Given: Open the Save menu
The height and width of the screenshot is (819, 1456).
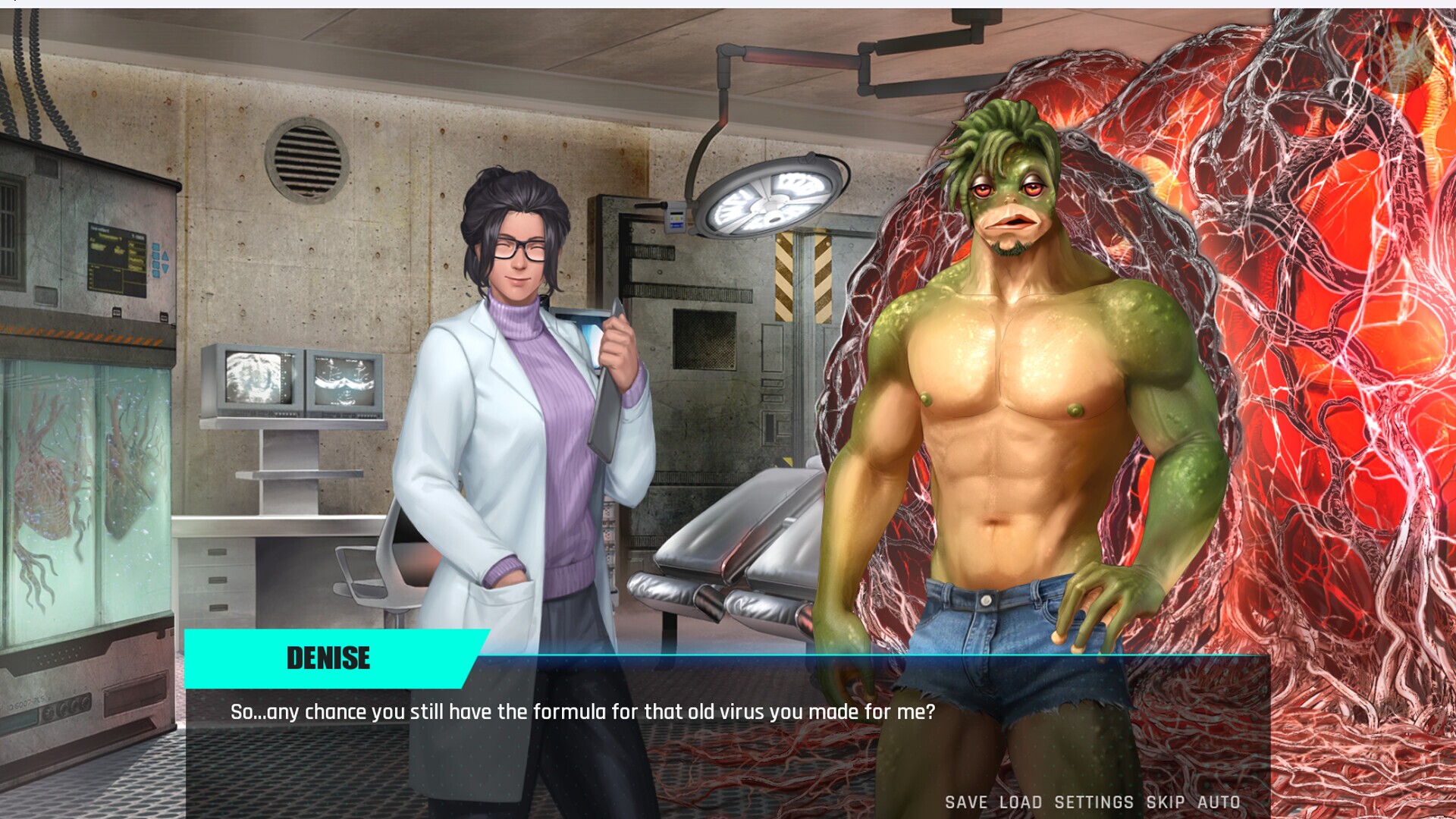Looking at the screenshot, I should [965, 802].
